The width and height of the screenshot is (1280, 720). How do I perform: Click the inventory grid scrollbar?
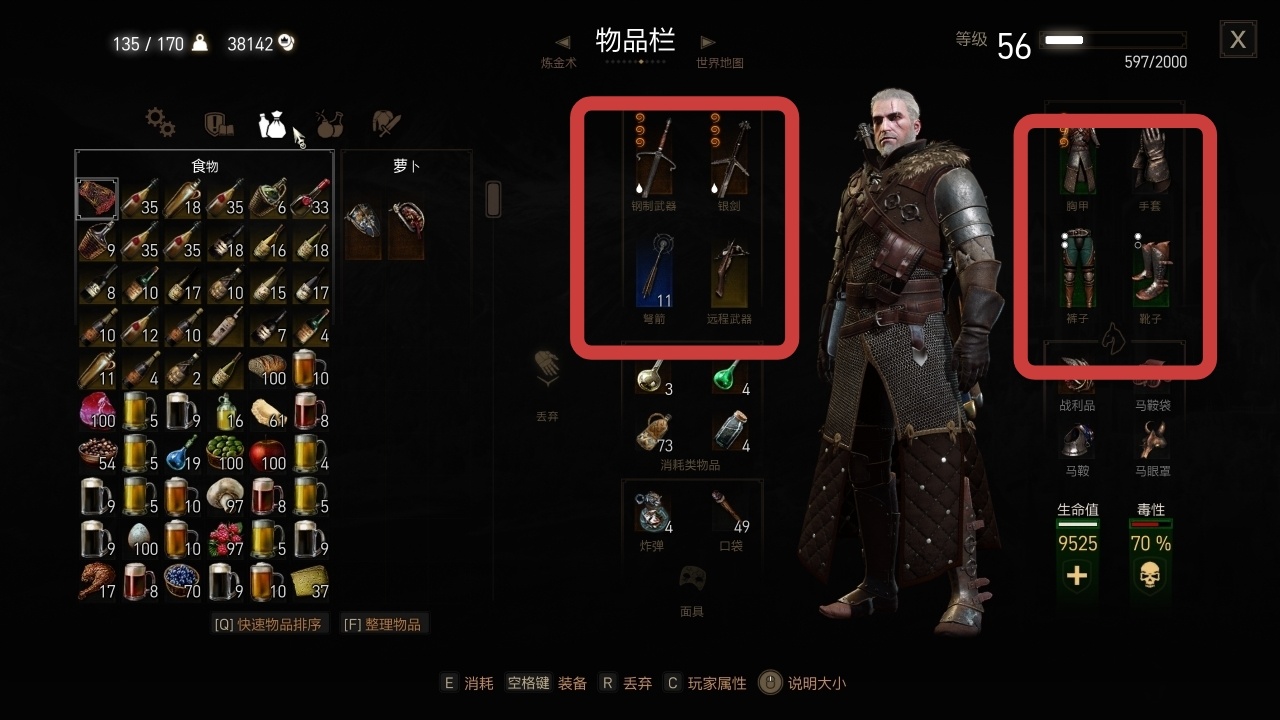point(492,199)
